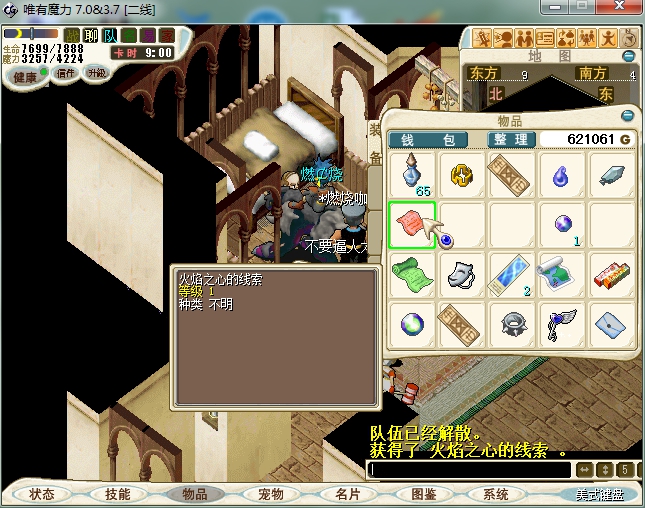Choose the green scroll item
This screenshot has height=508, width=645.
coord(410,273)
